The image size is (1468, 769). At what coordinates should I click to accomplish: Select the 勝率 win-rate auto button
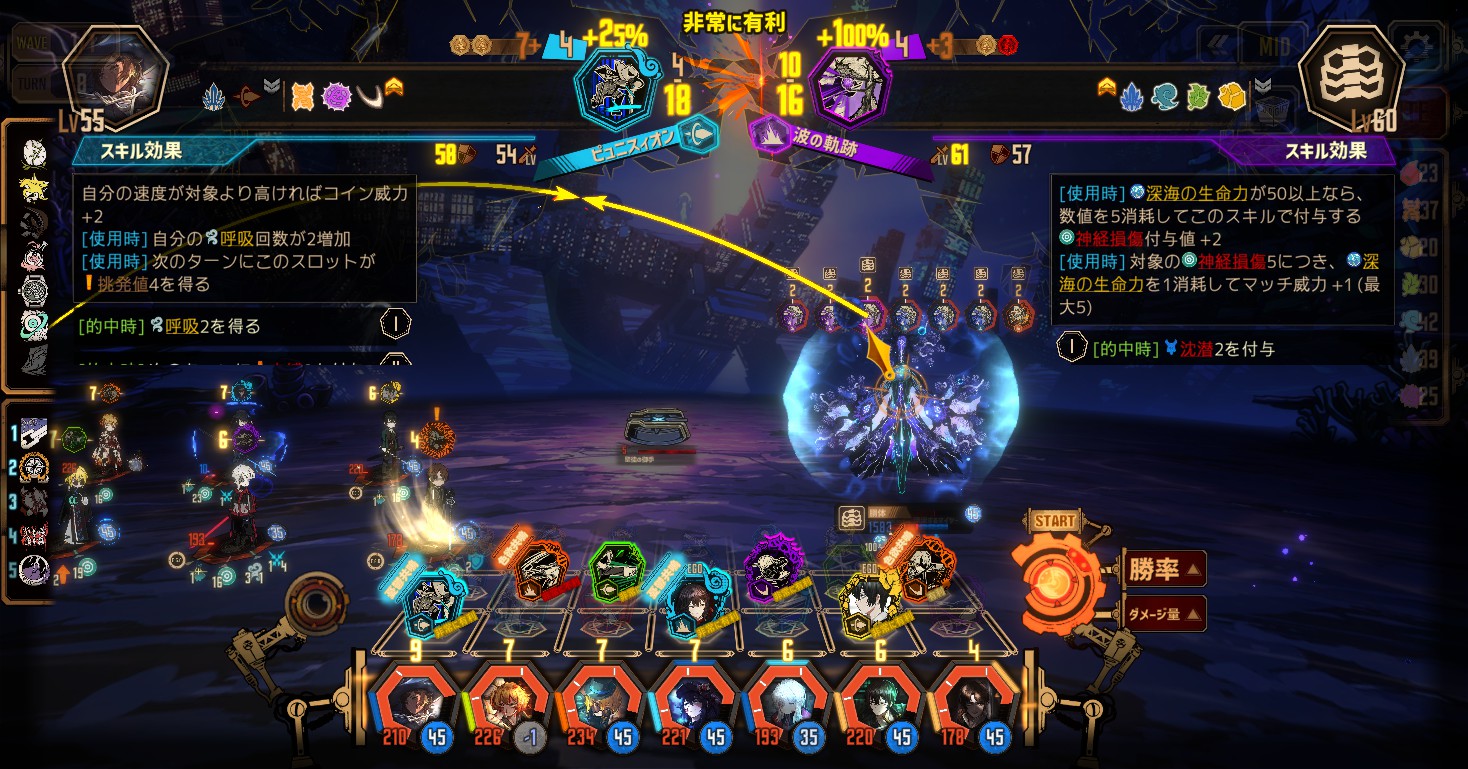(1163, 570)
